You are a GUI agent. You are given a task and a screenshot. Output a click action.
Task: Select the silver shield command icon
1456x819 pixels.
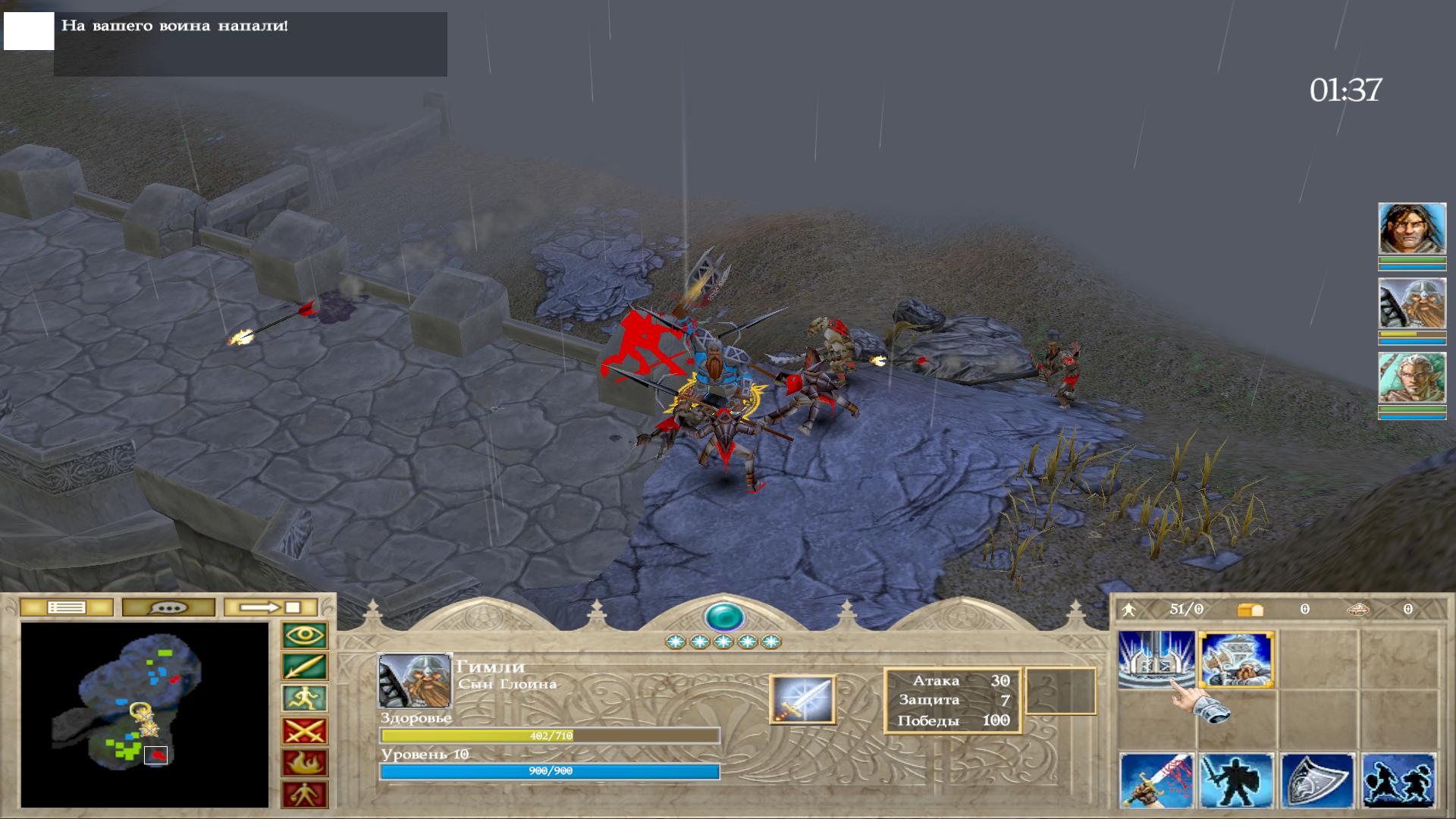point(1317,780)
